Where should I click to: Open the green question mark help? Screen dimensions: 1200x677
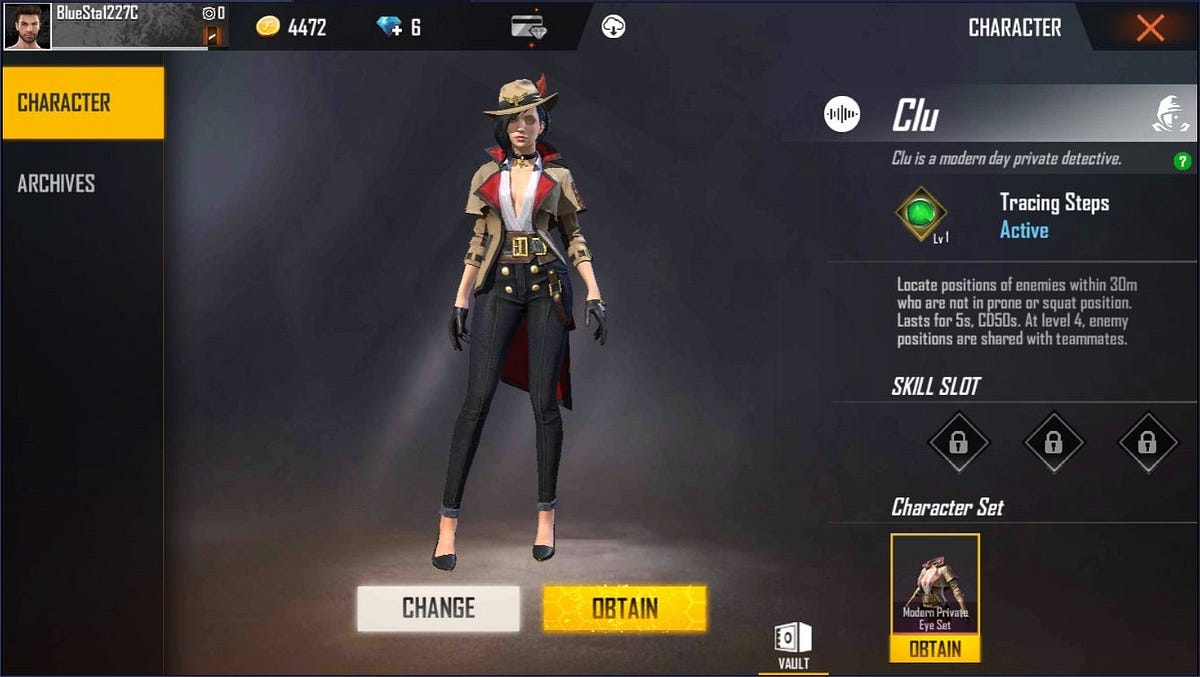(1181, 161)
